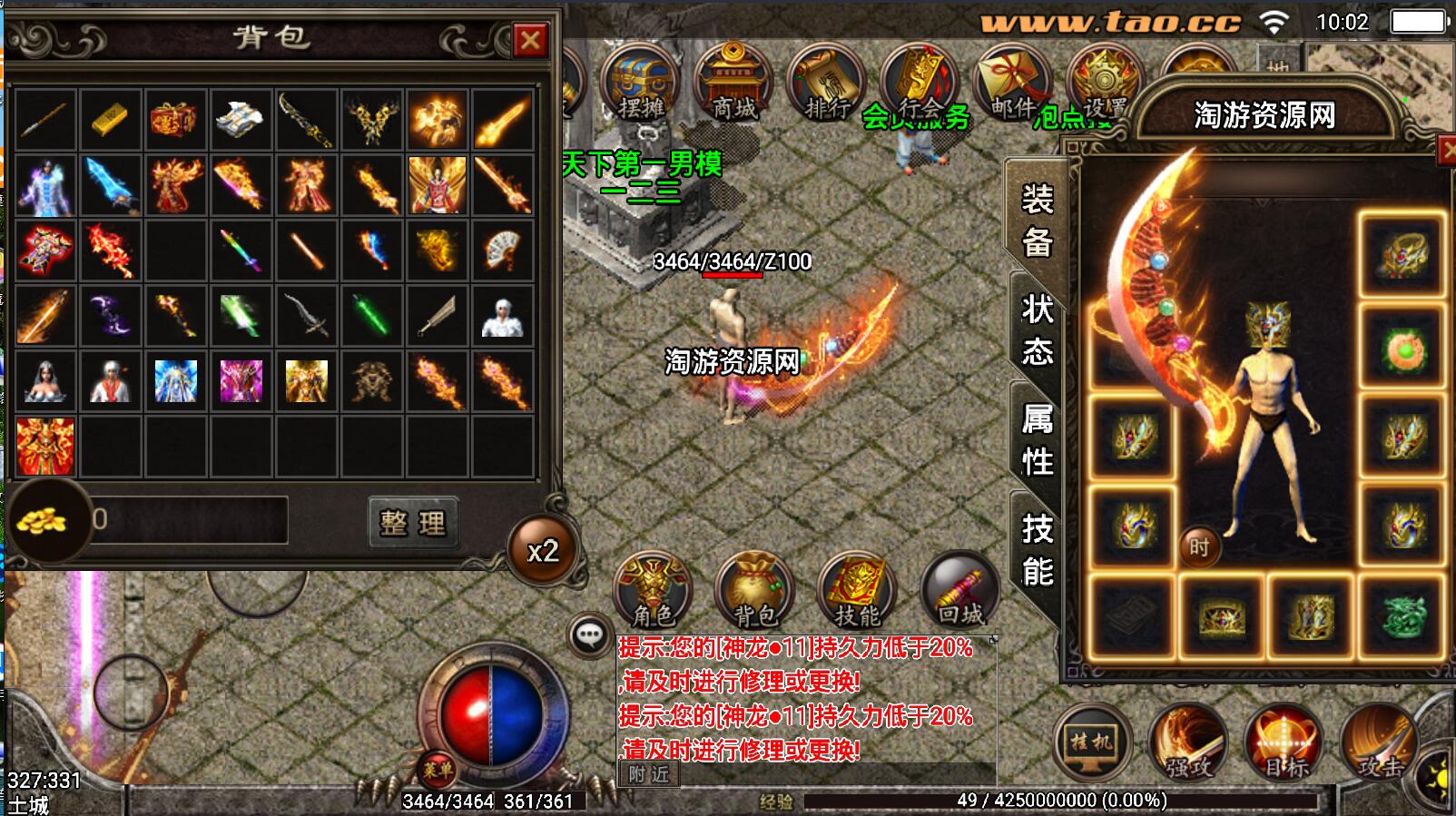Open the 角色 character panel
Image resolution: width=1456 pixels, height=816 pixels.
pyautogui.click(x=653, y=592)
